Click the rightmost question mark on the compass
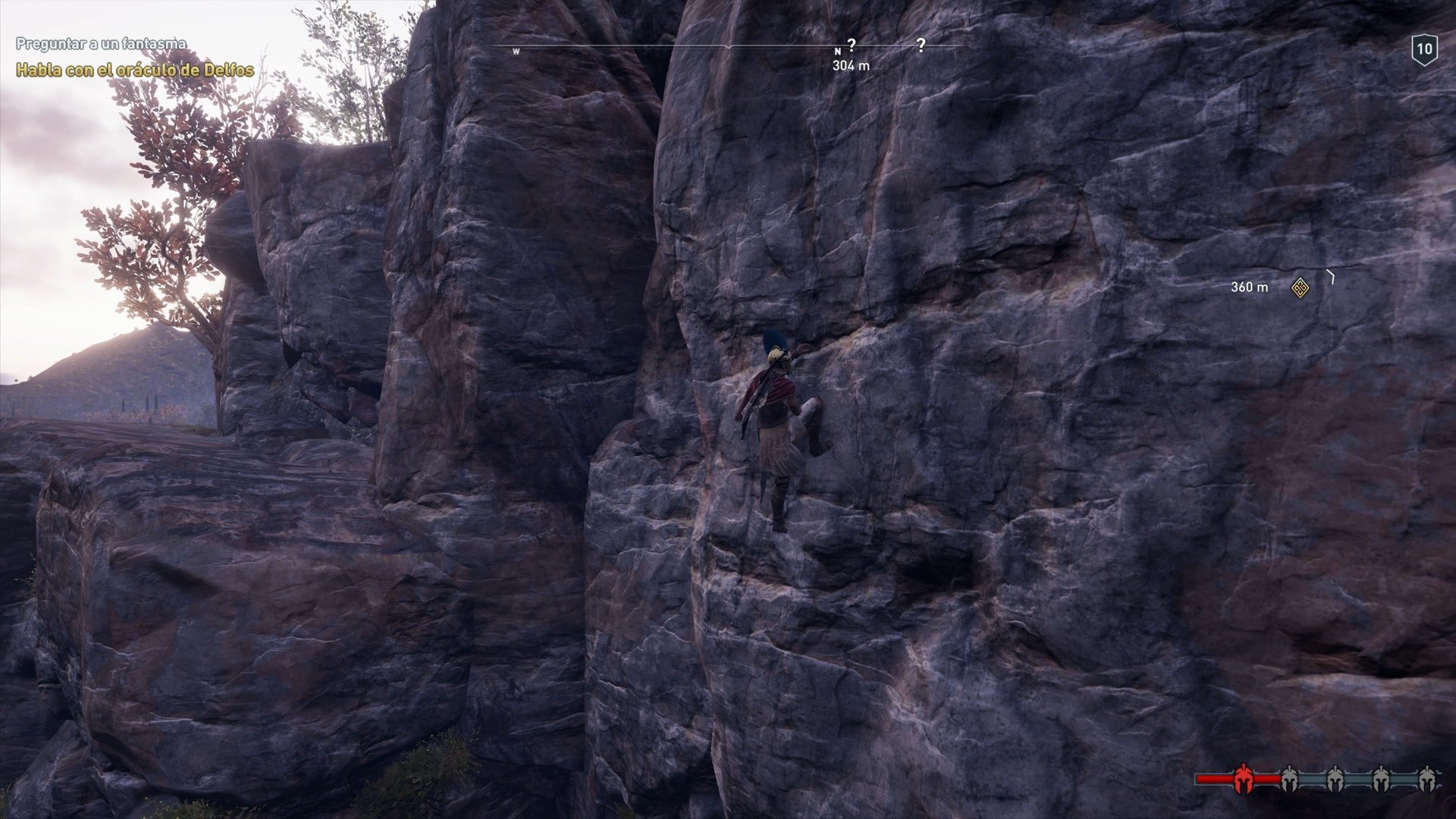1456x819 pixels. [922, 46]
